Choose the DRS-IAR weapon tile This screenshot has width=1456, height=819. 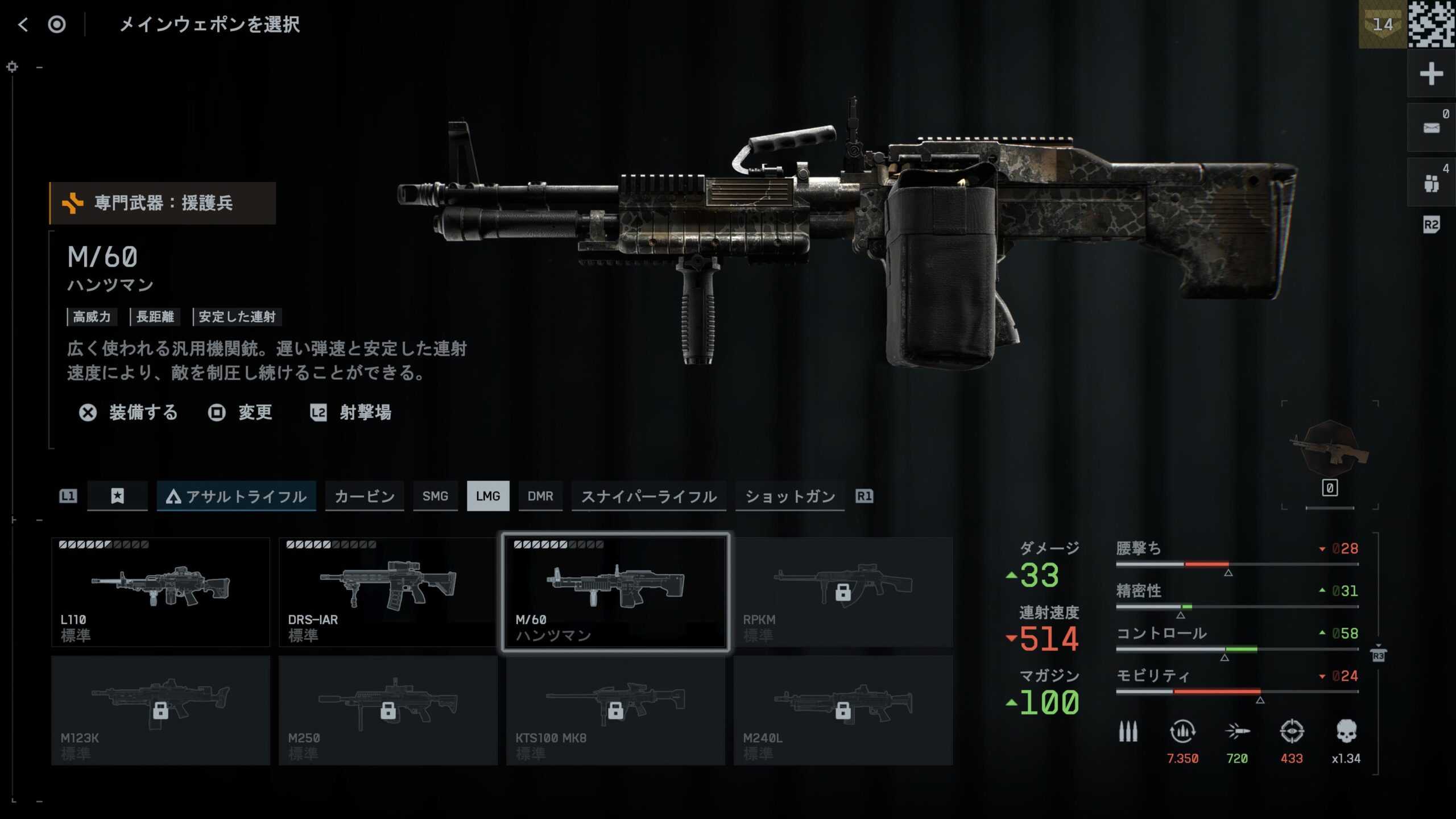pyautogui.click(x=388, y=591)
